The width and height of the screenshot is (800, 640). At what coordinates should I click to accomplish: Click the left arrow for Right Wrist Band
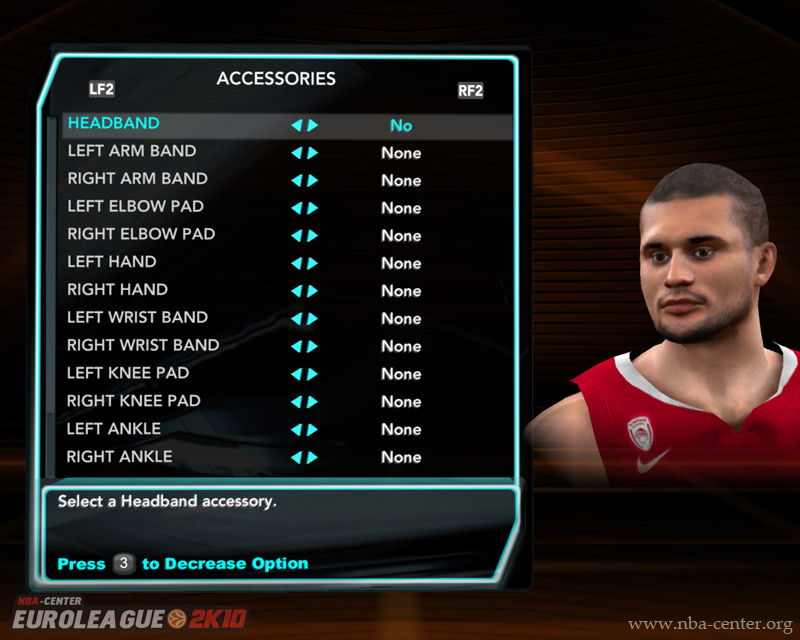pyautogui.click(x=296, y=347)
